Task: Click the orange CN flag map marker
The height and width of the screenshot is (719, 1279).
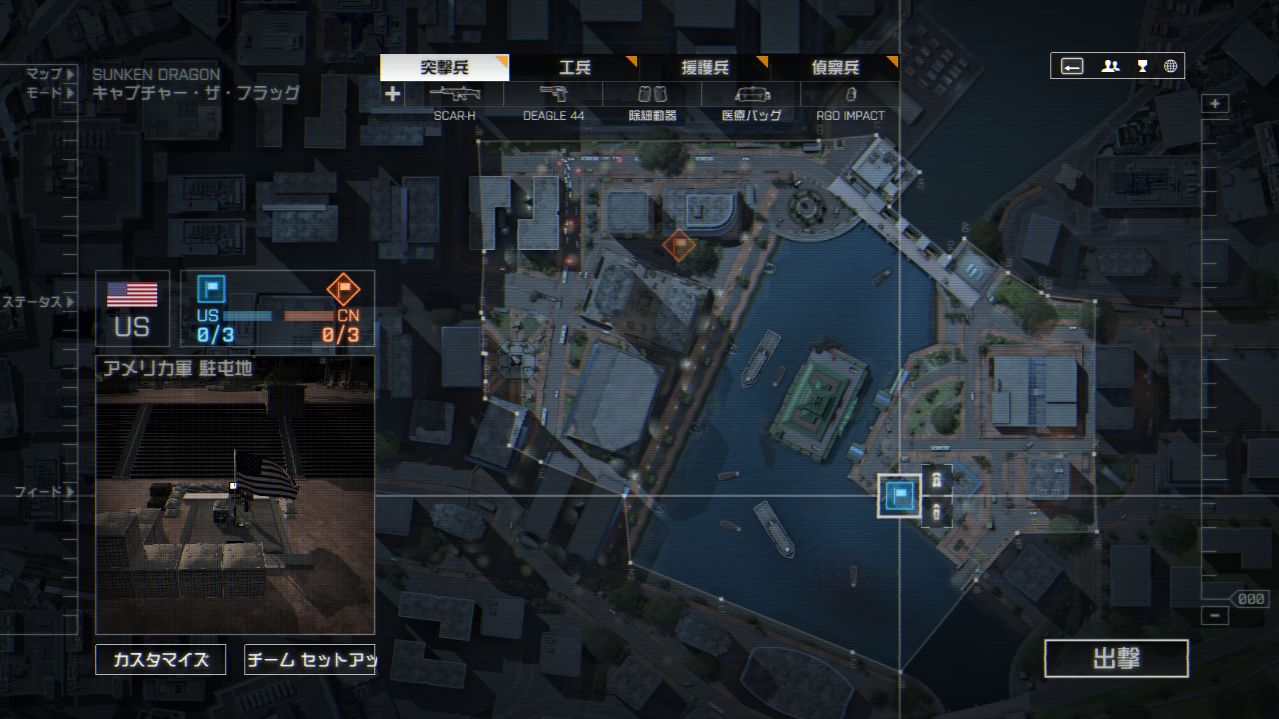Action: [679, 243]
